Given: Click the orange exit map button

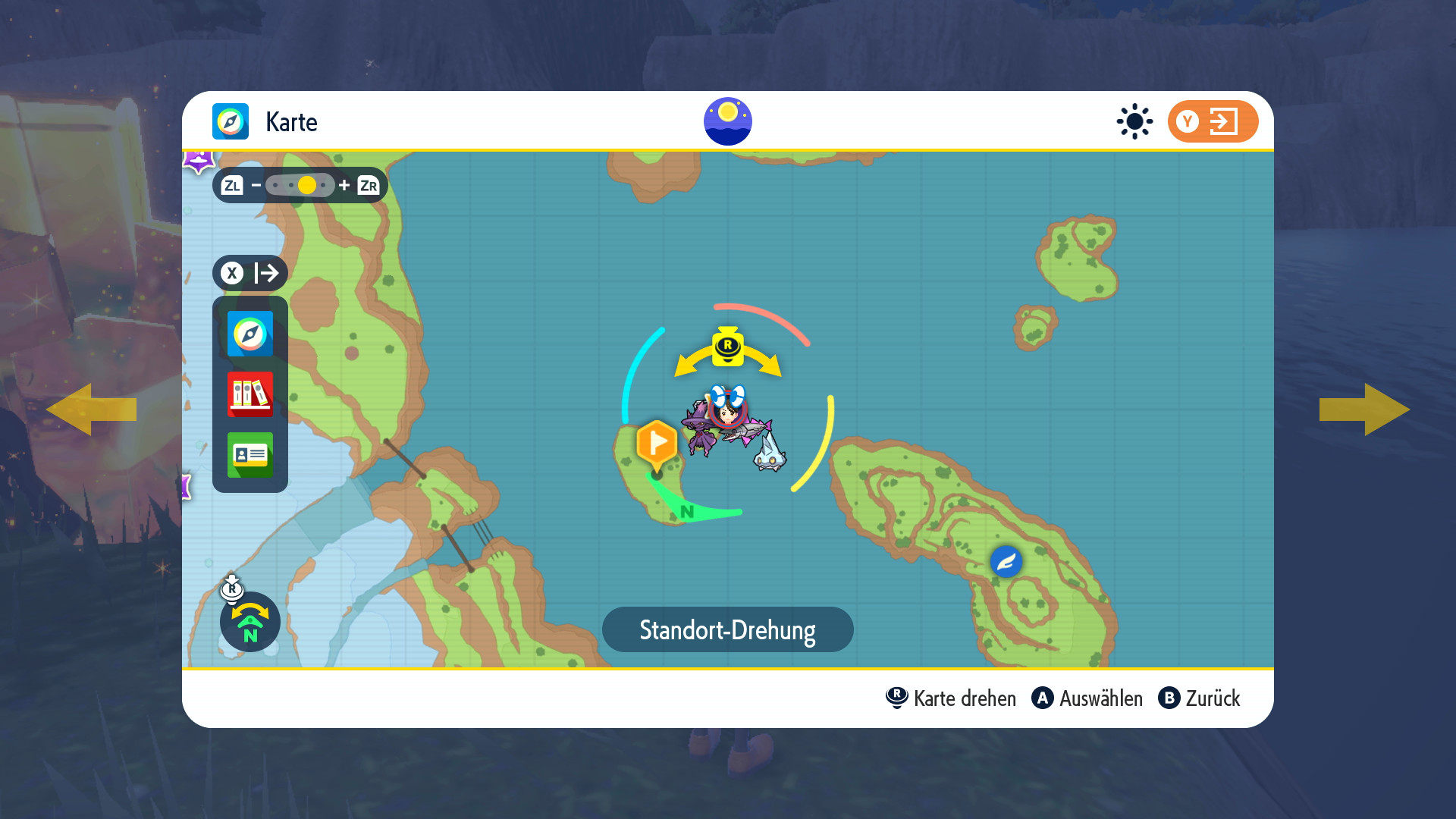Looking at the screenshot, I should [1213, 121].
